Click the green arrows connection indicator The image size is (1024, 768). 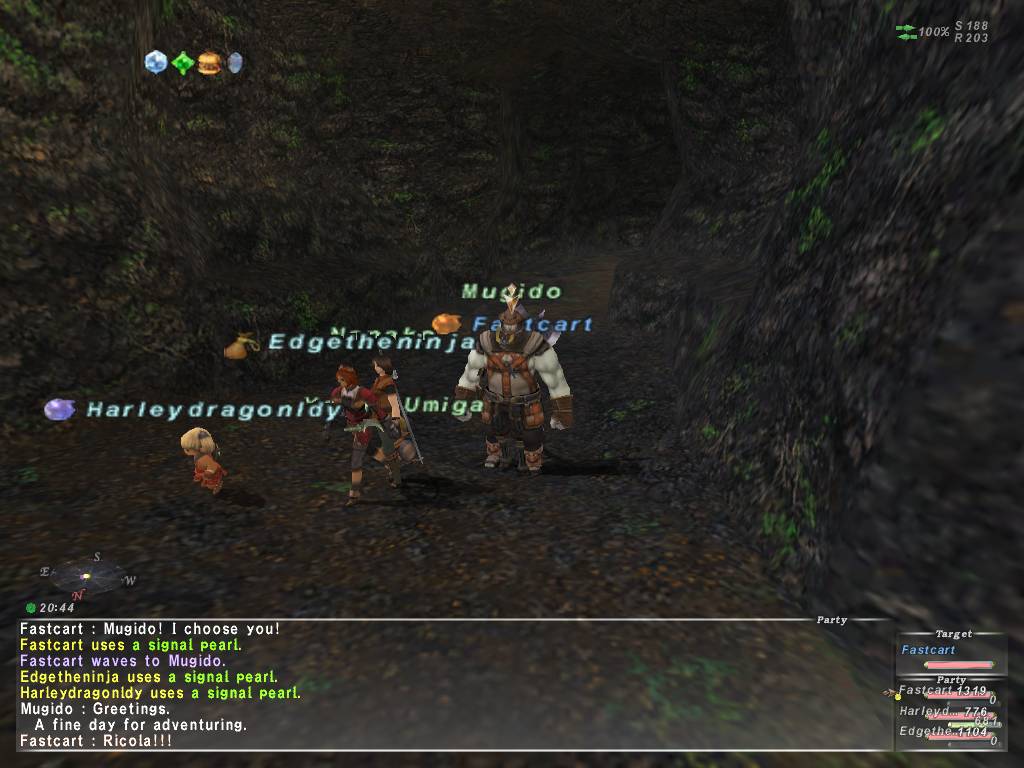coord(906,32)
